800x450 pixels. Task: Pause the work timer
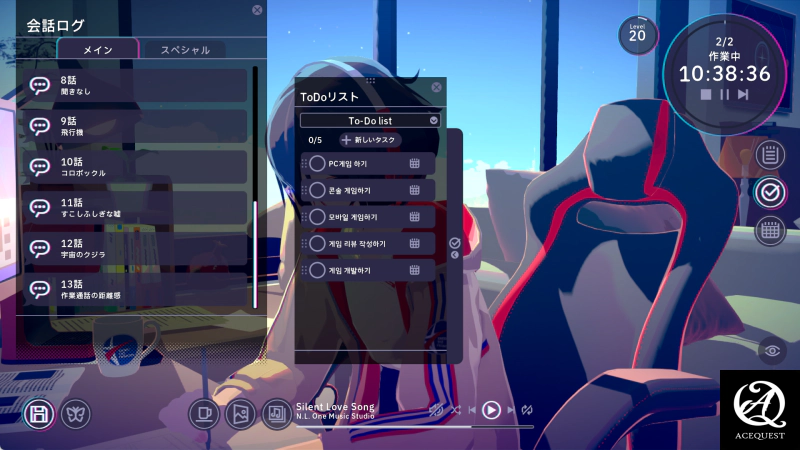click(x=725, y=94)
